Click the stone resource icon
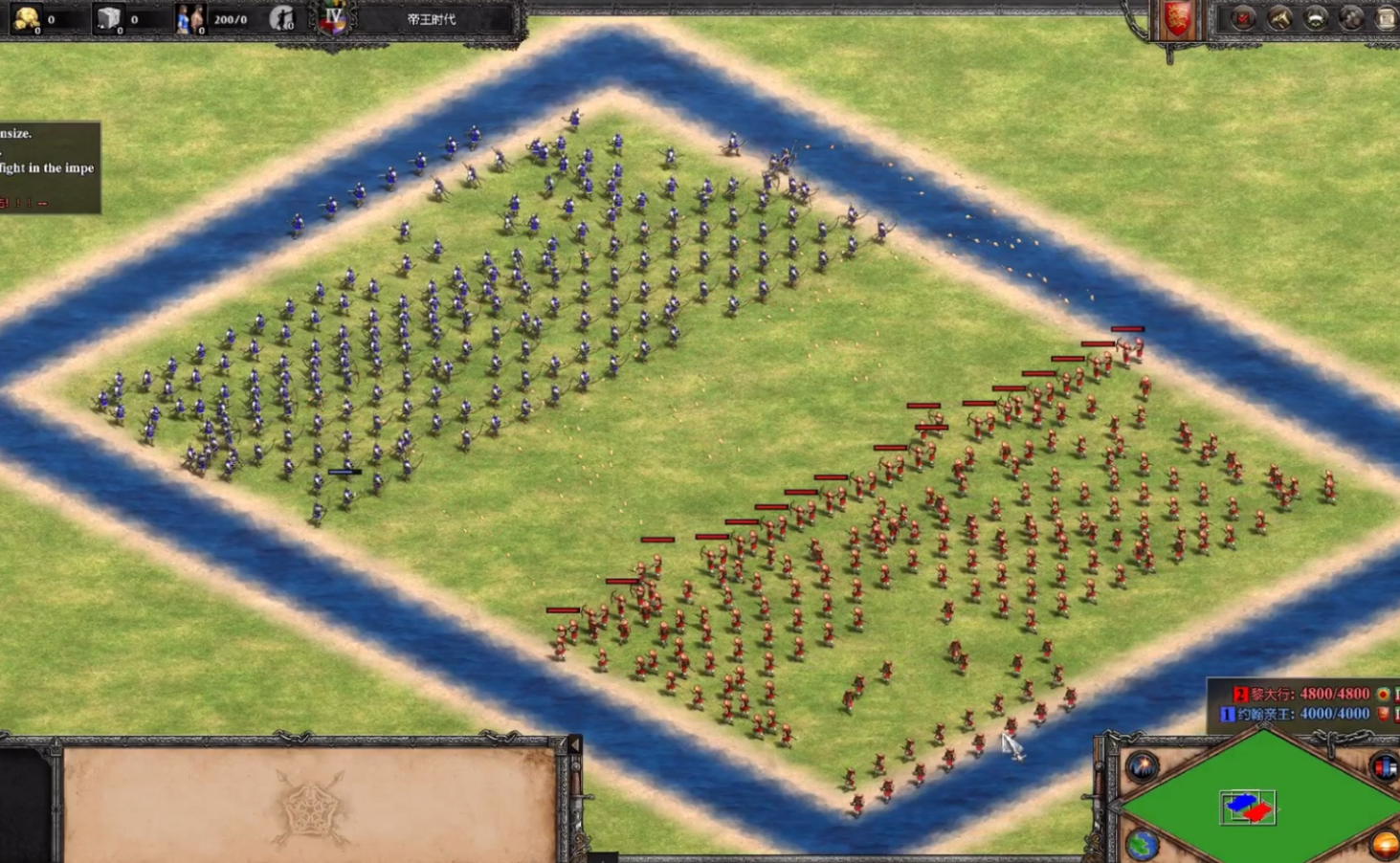 point(108,18)
